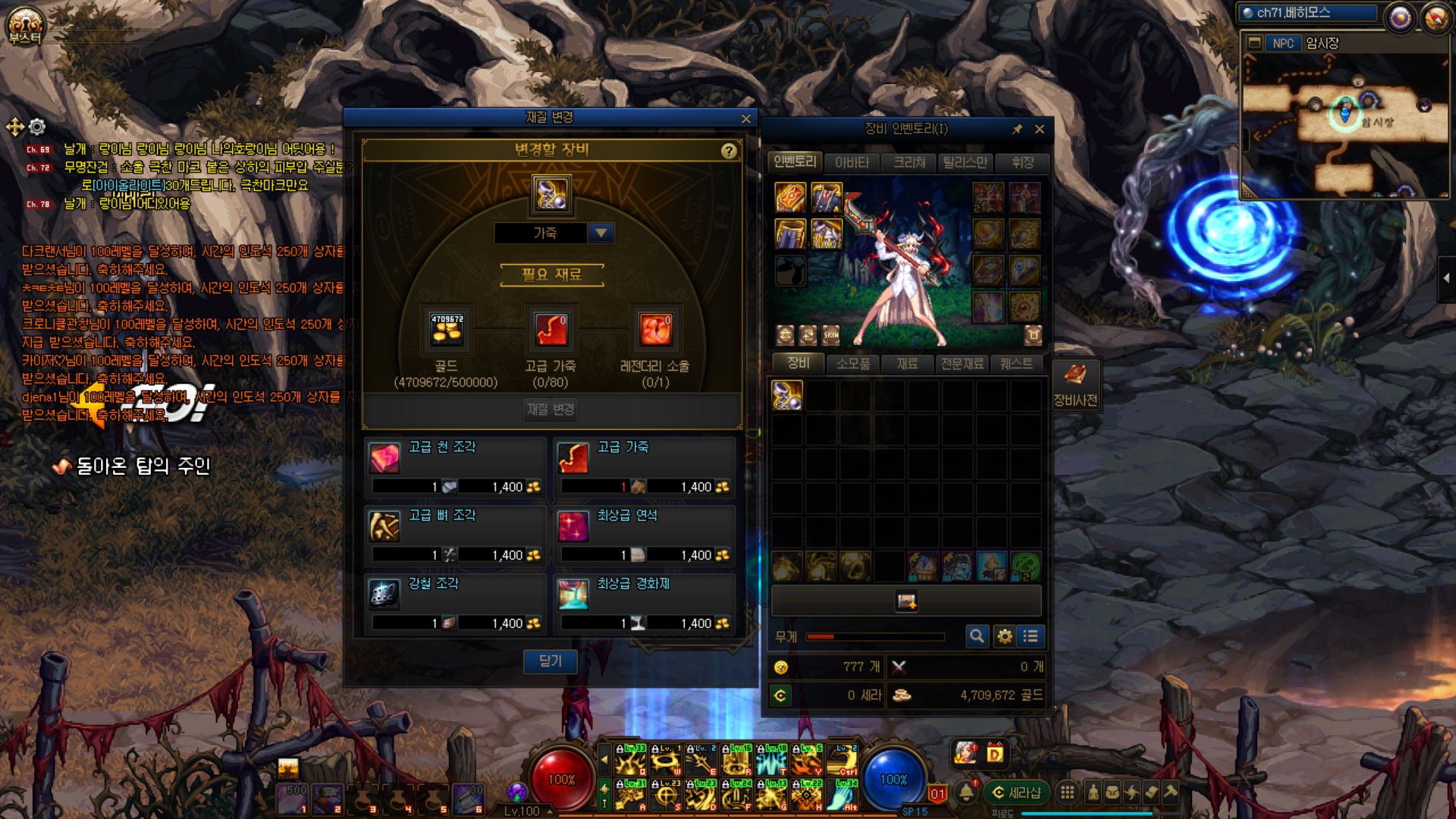Select the 고급 천 조각 material entry
Screen dimensions: 1456x819
point(455,466)
